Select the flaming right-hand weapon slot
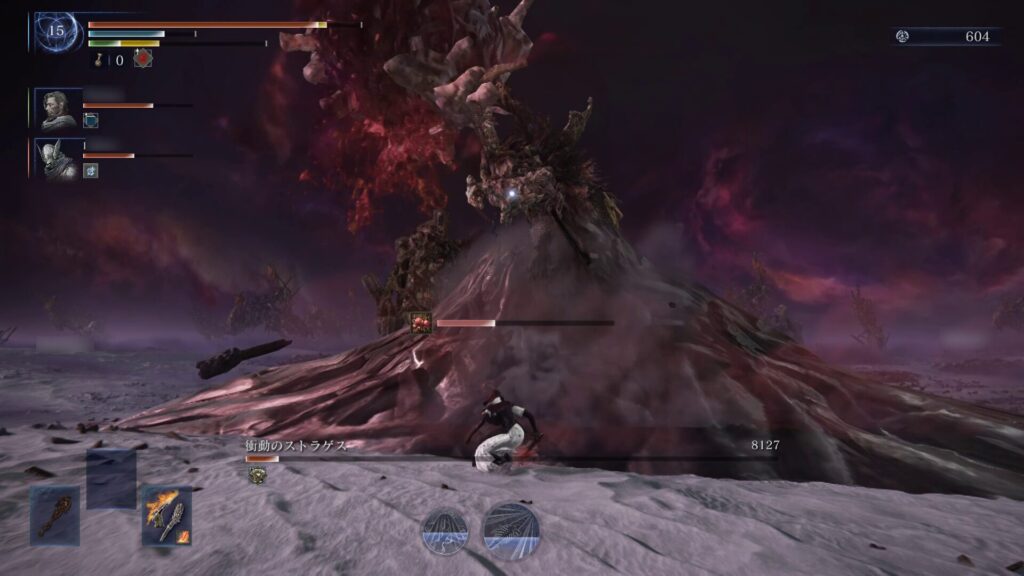The height and width of the screenshot is (576, 1024). click(x=166, y=514)
